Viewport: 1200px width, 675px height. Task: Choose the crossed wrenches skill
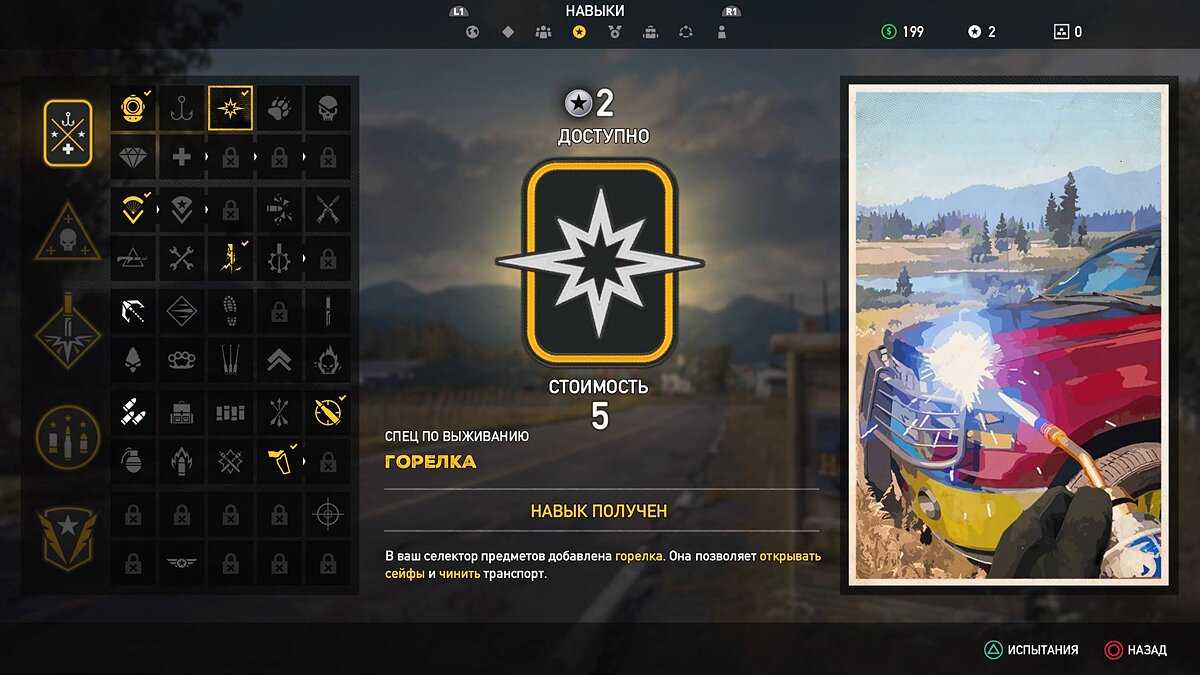pos(181,257)
